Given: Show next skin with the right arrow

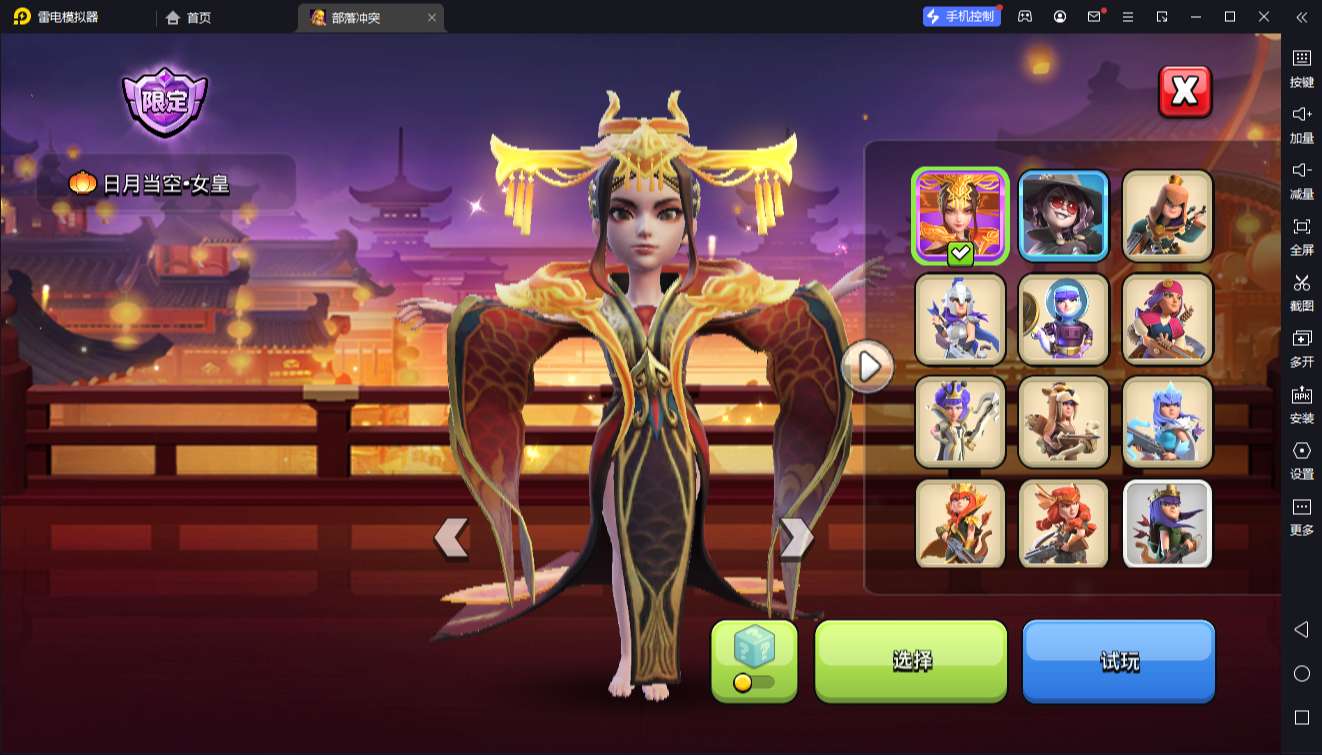Looking at the screenshot, I should point(797,538).
